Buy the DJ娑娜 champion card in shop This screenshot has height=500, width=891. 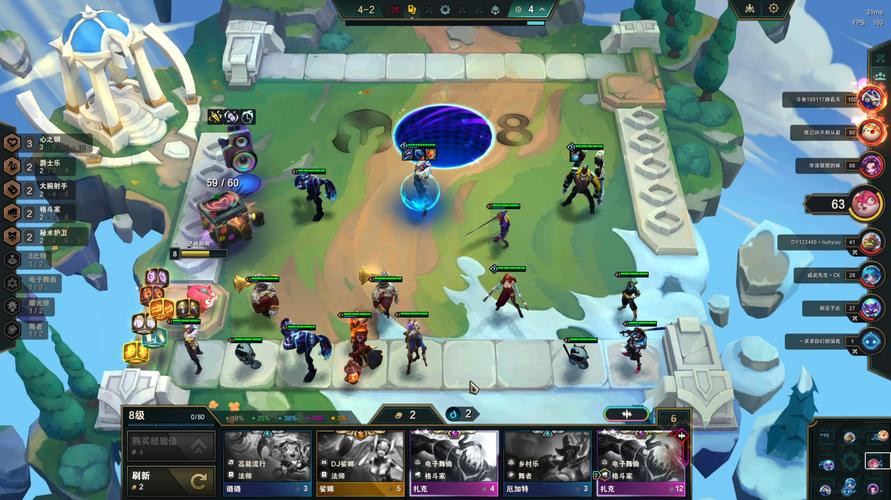360,462
